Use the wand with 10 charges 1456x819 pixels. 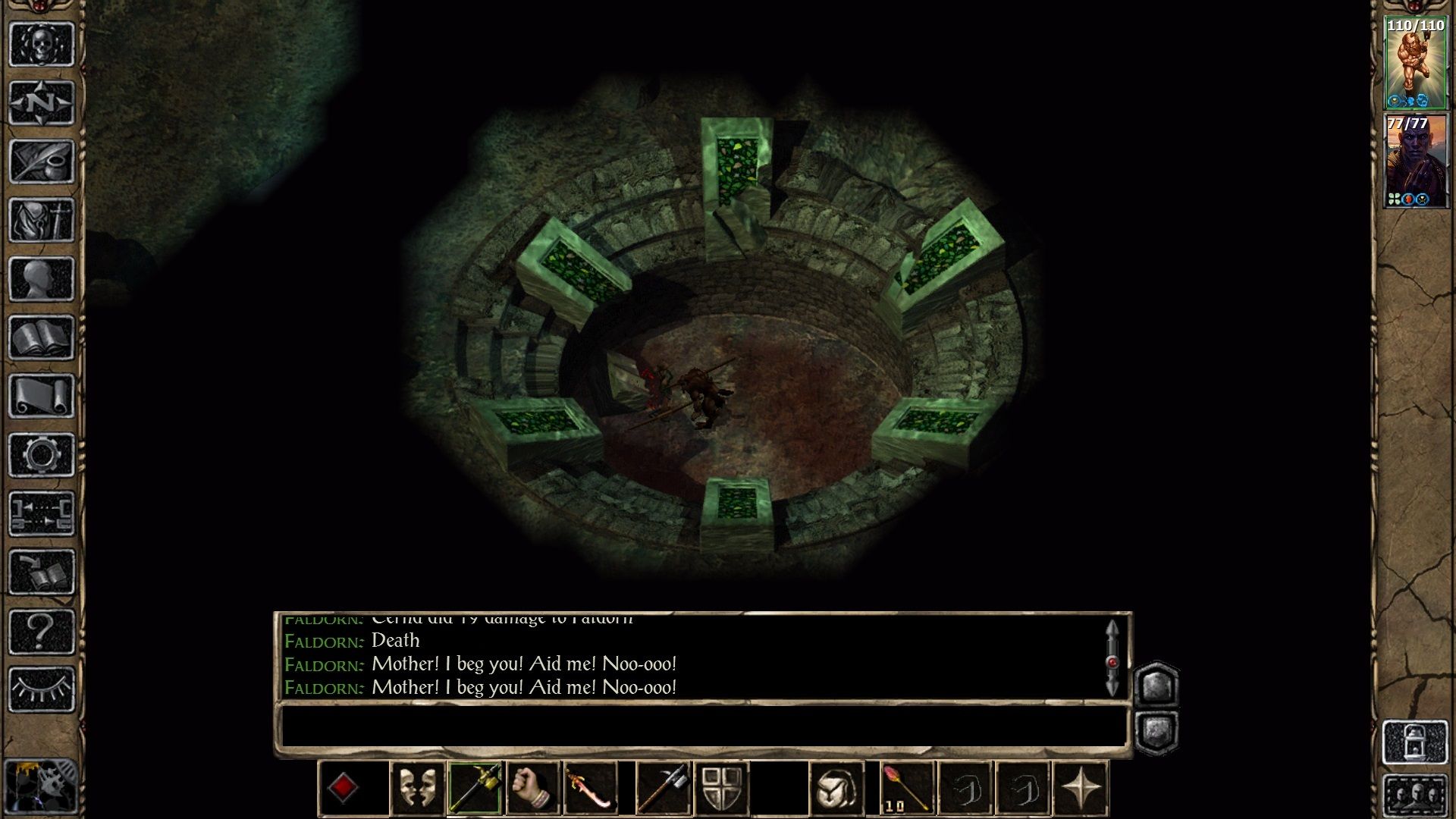[908, 789]
